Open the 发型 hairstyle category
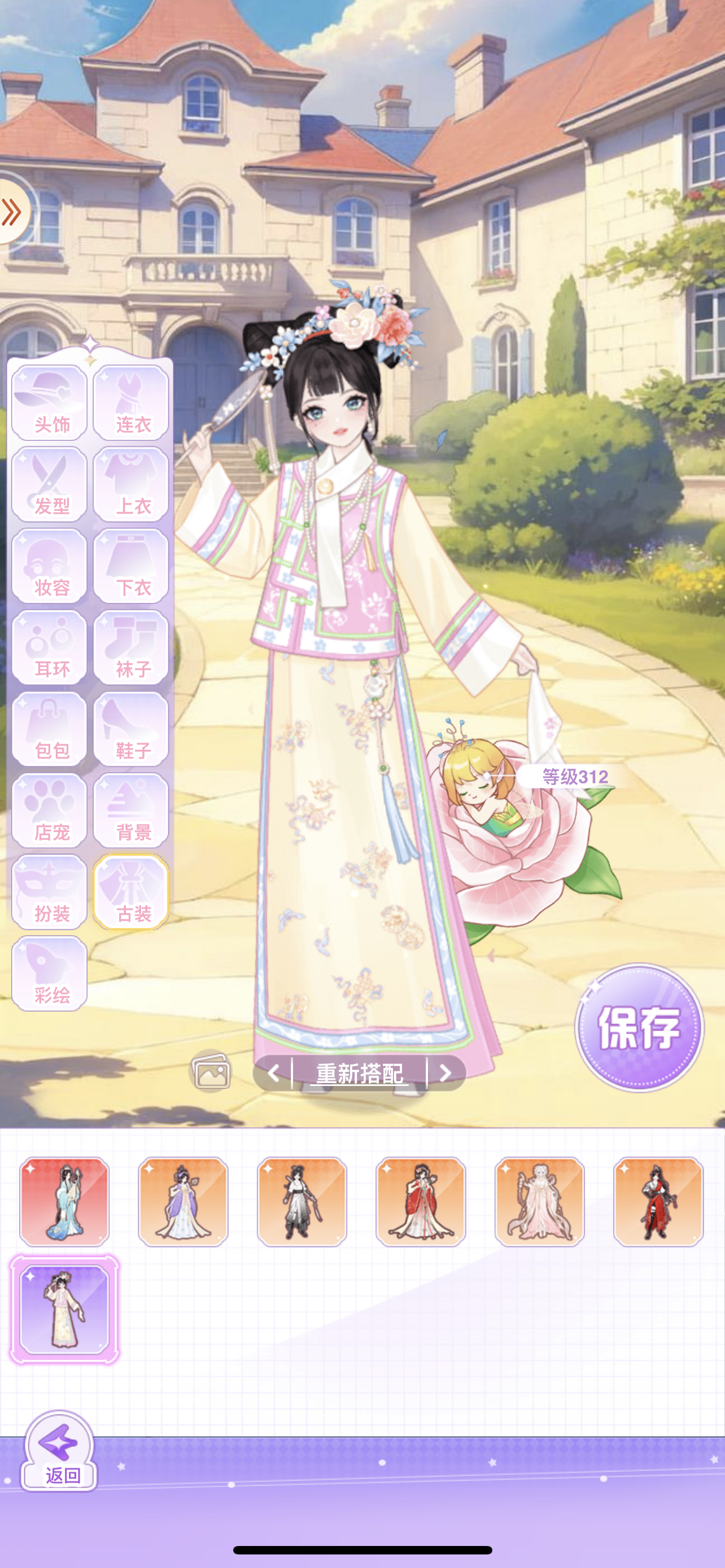Viewport: 725px width, 1568px height. click(50, 483)
